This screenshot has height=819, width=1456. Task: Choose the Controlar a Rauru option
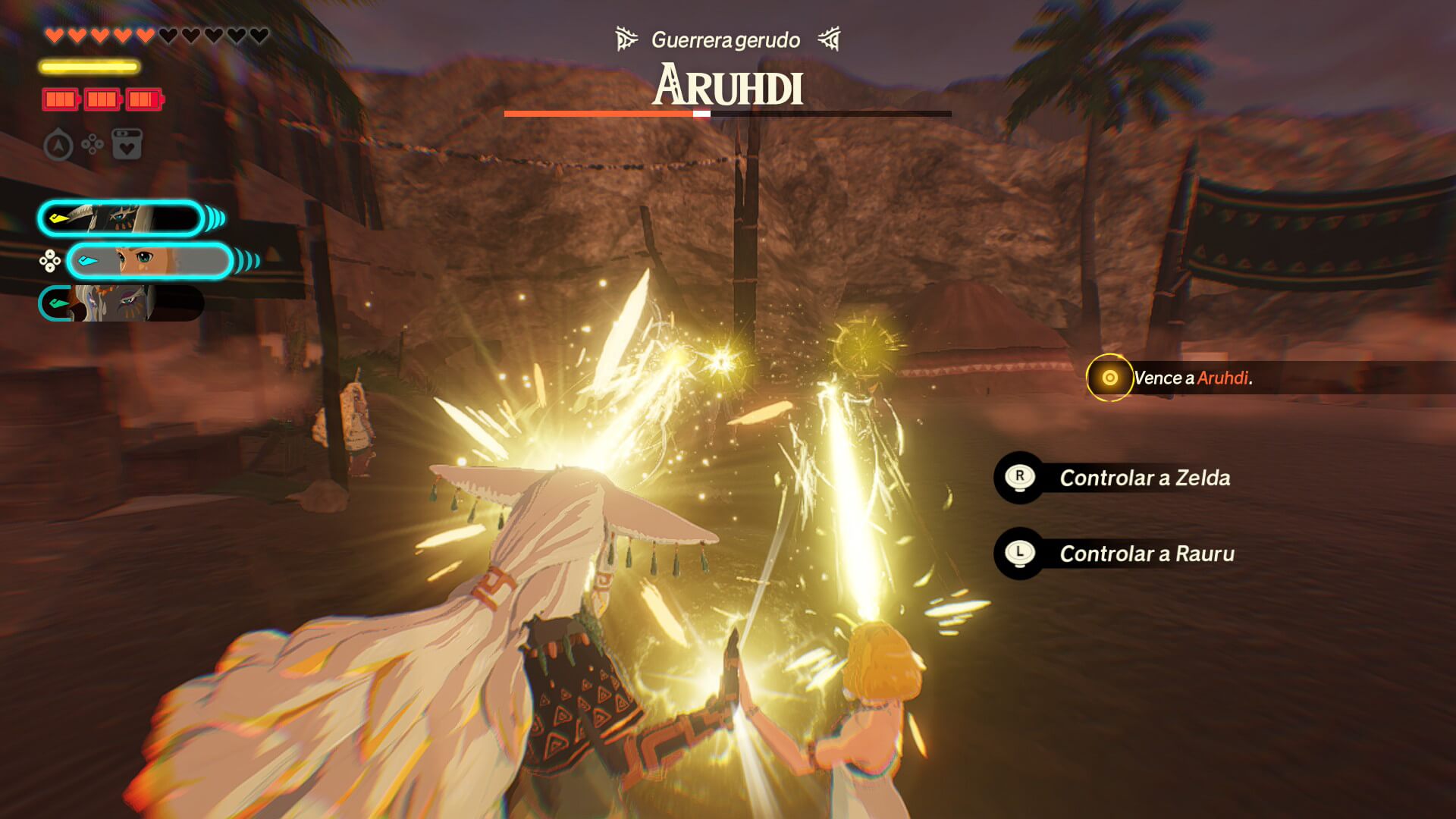coord(1146,554)
